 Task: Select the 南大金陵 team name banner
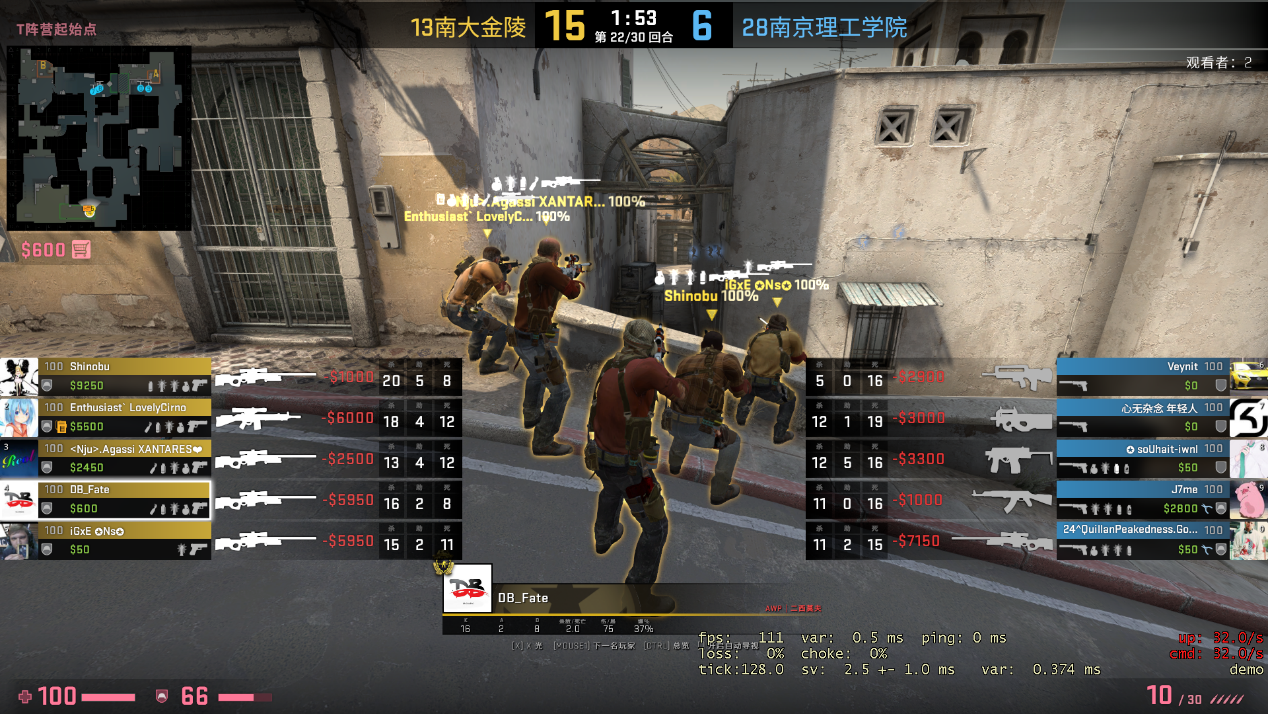pos(468,27)
